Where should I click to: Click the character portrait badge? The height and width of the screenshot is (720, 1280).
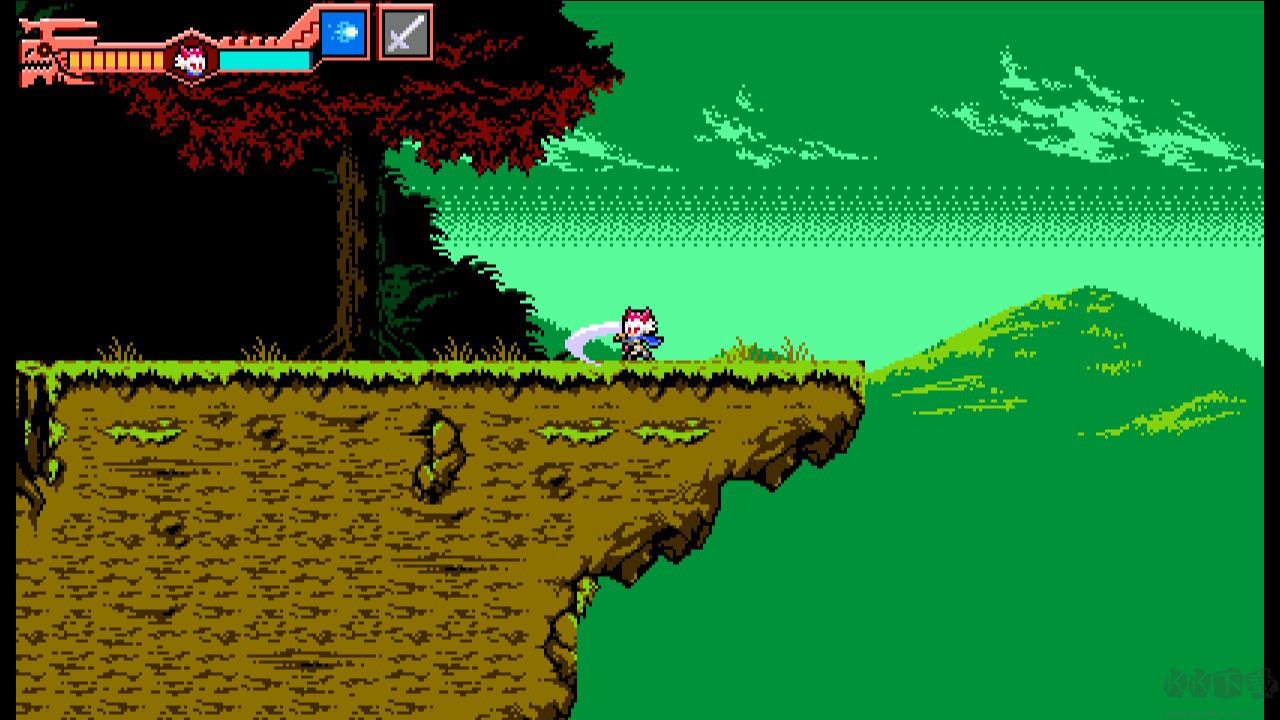click(190, 60)
